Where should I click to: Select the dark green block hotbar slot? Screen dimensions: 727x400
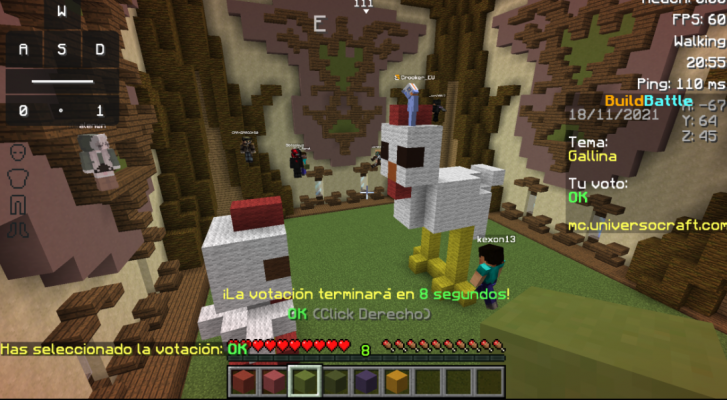[334, 380]
